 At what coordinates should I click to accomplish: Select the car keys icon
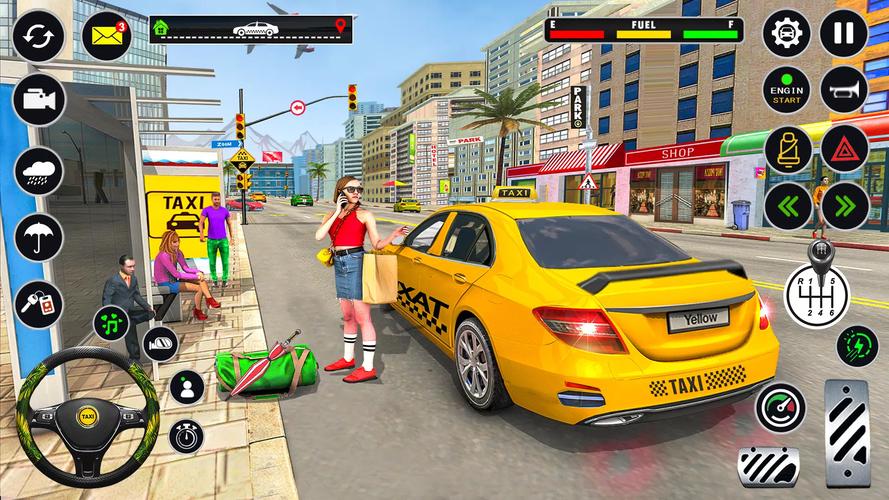pos(39,302)
